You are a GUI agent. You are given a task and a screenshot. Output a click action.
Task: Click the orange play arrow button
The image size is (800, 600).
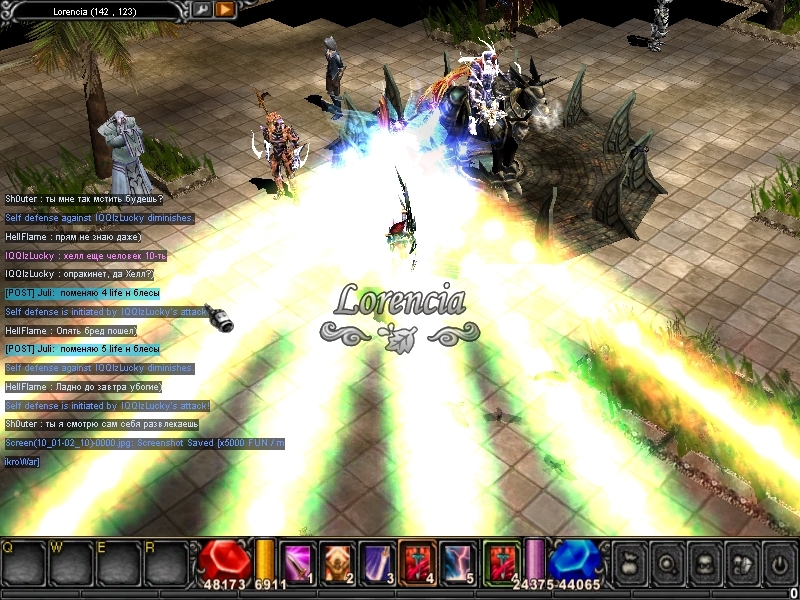point(225,10)
